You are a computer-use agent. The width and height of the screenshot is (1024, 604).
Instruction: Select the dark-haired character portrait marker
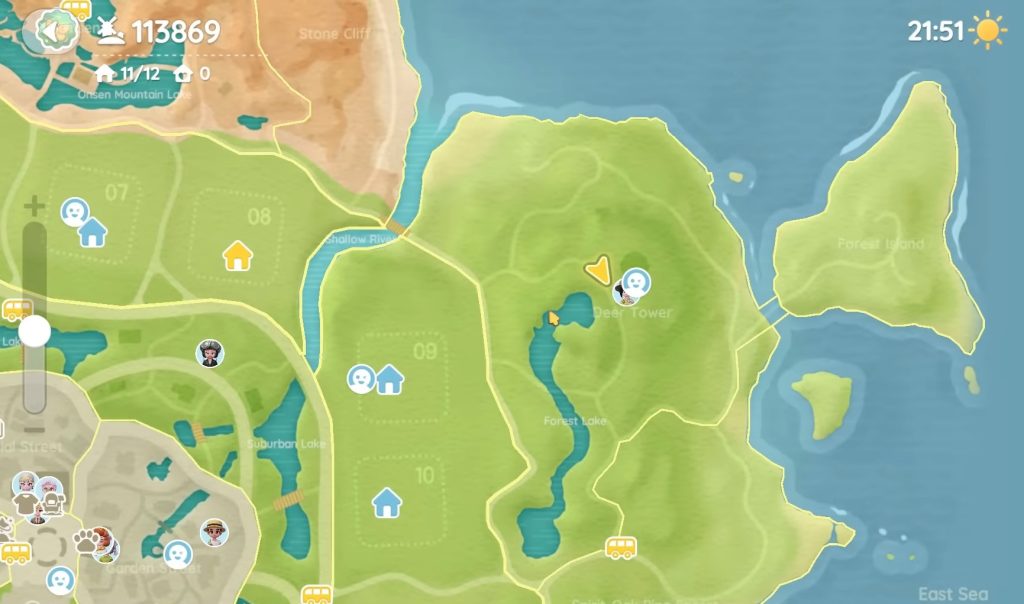[x=209, y=353]
